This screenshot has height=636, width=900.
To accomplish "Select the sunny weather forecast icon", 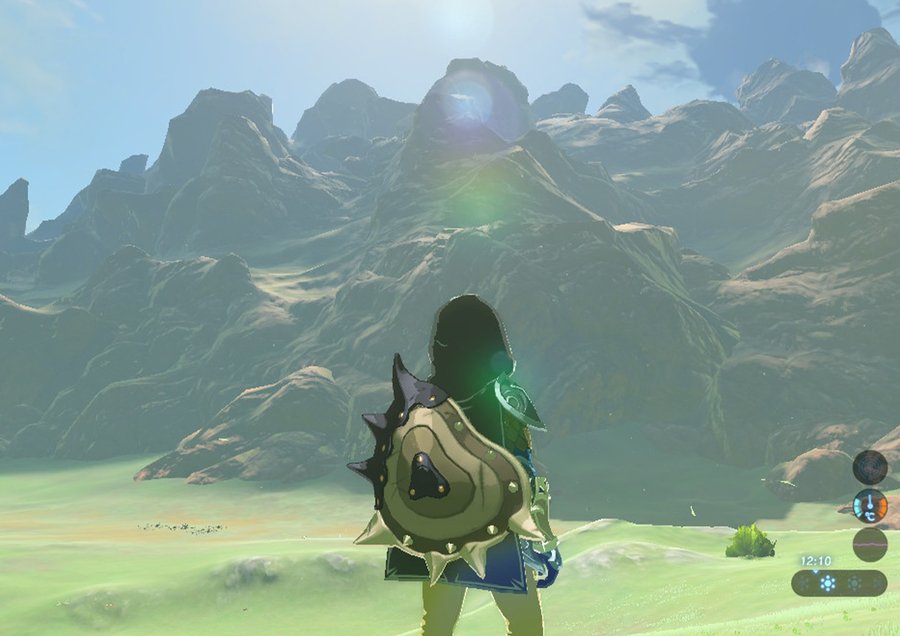I will click(826, 583).
